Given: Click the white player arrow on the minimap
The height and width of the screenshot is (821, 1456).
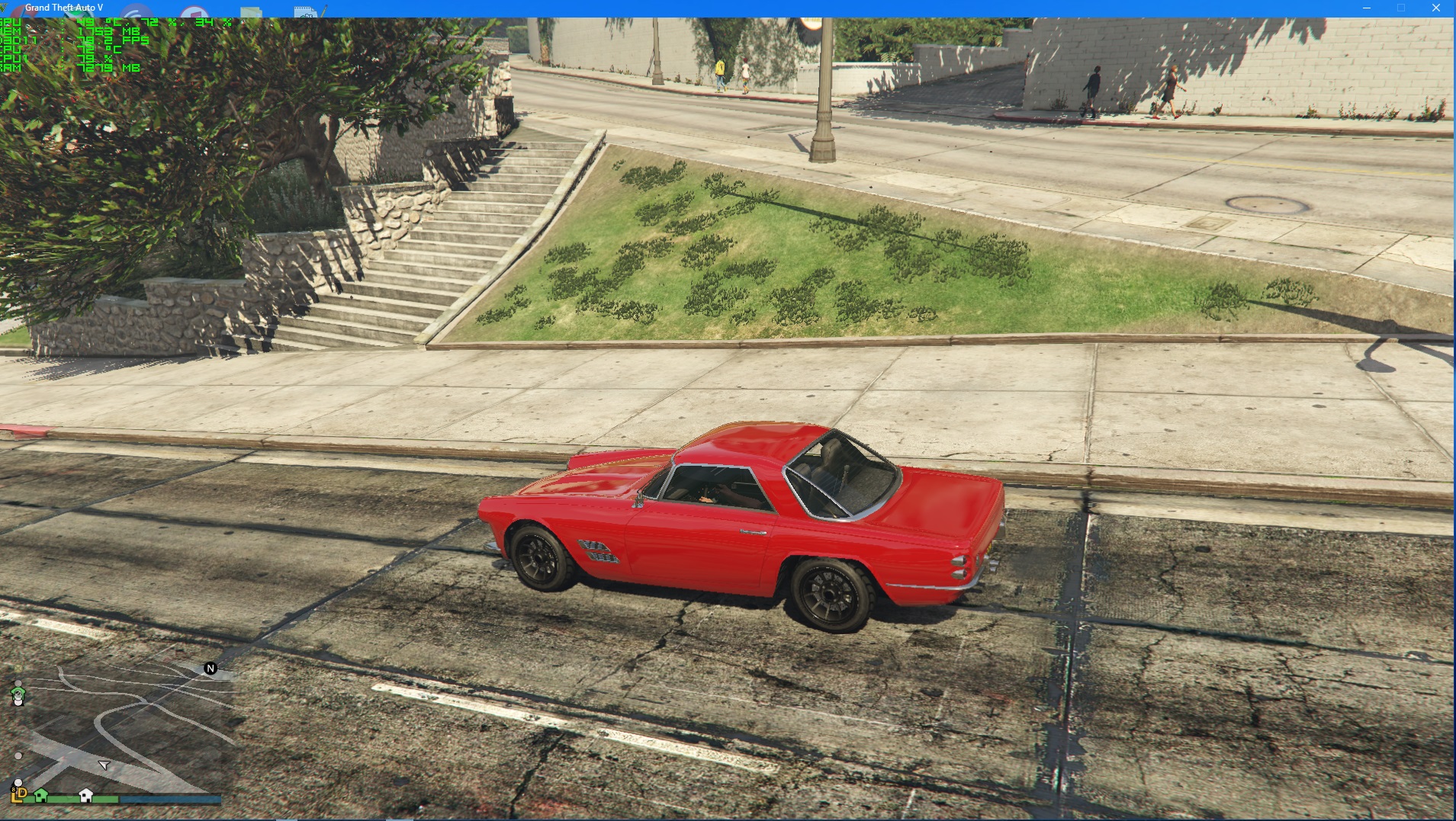Looking at the screenshot, I should tap(104, 764).
